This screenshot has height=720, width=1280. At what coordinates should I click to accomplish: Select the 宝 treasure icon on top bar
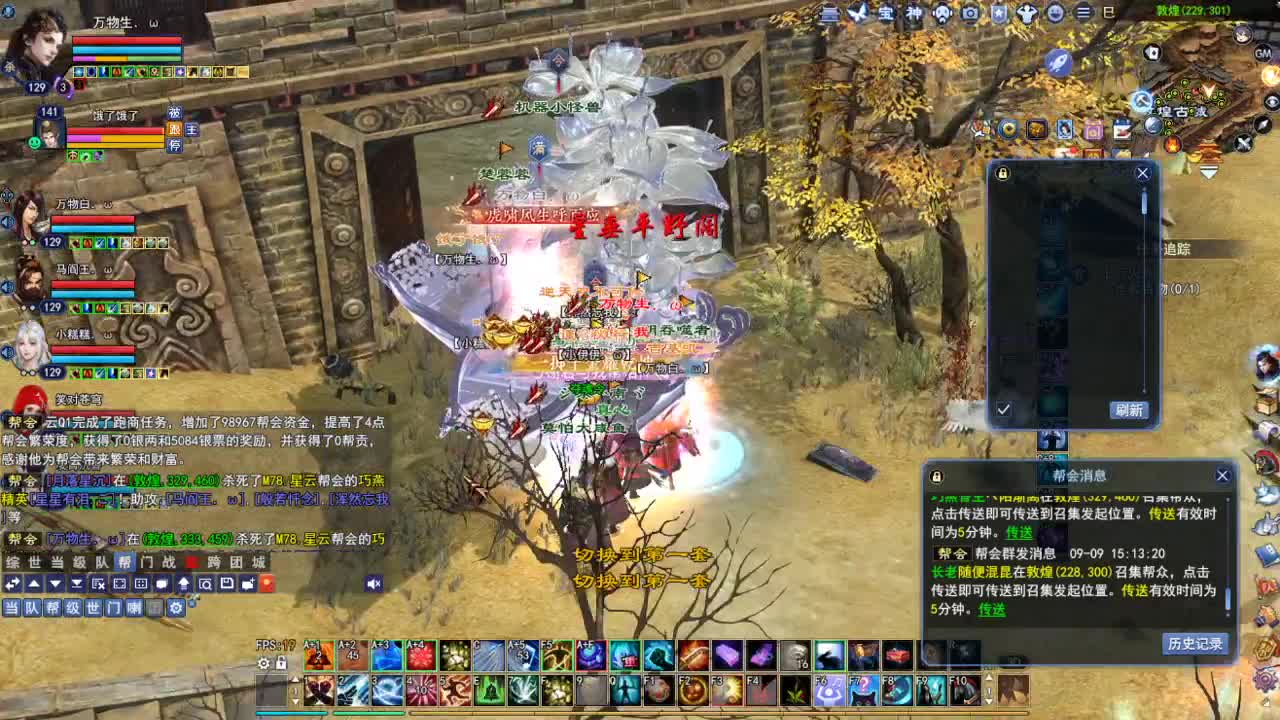click(x=886, y=15)
